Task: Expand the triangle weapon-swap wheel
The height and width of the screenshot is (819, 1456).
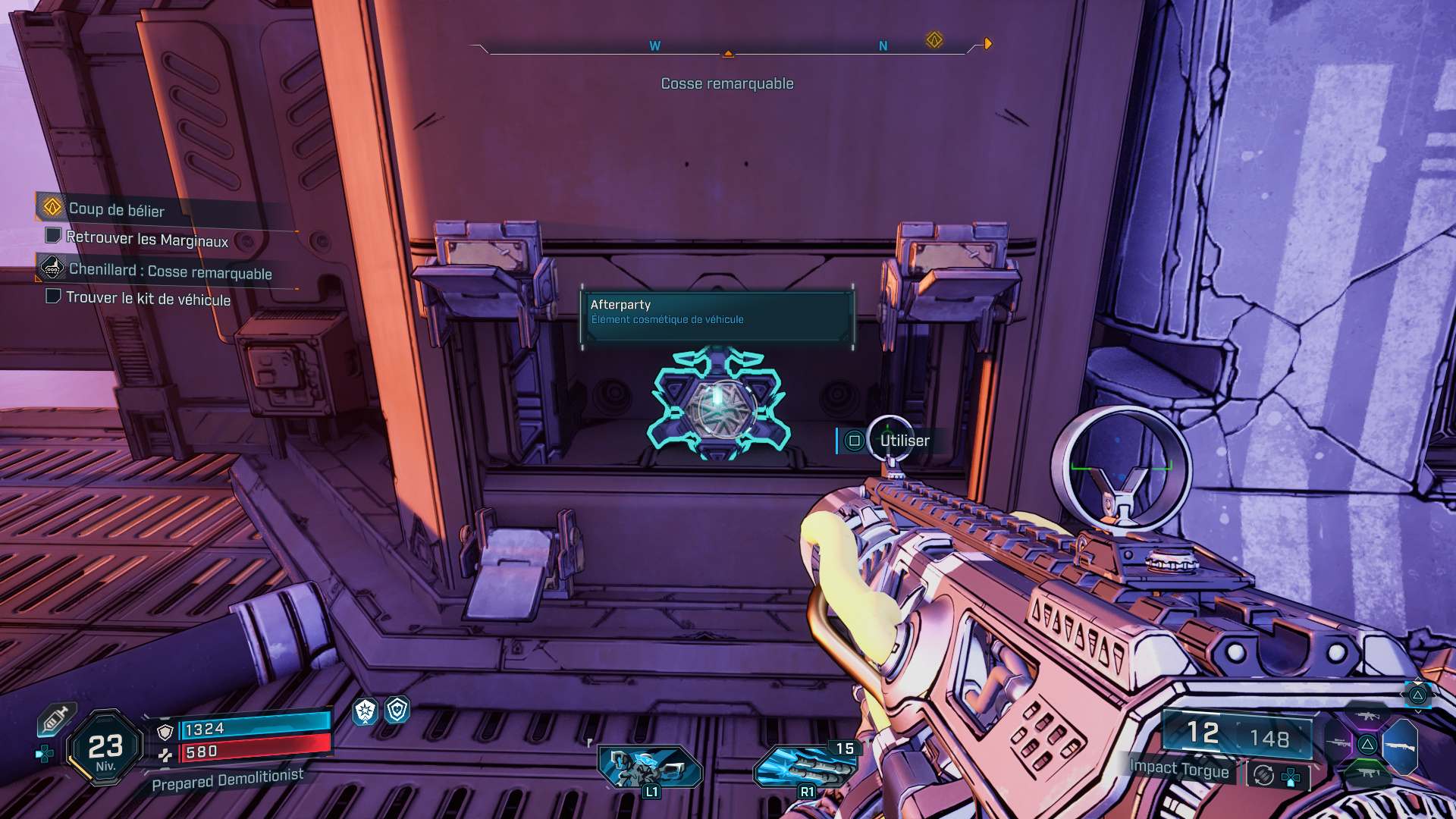Action: pos(1368,744)
